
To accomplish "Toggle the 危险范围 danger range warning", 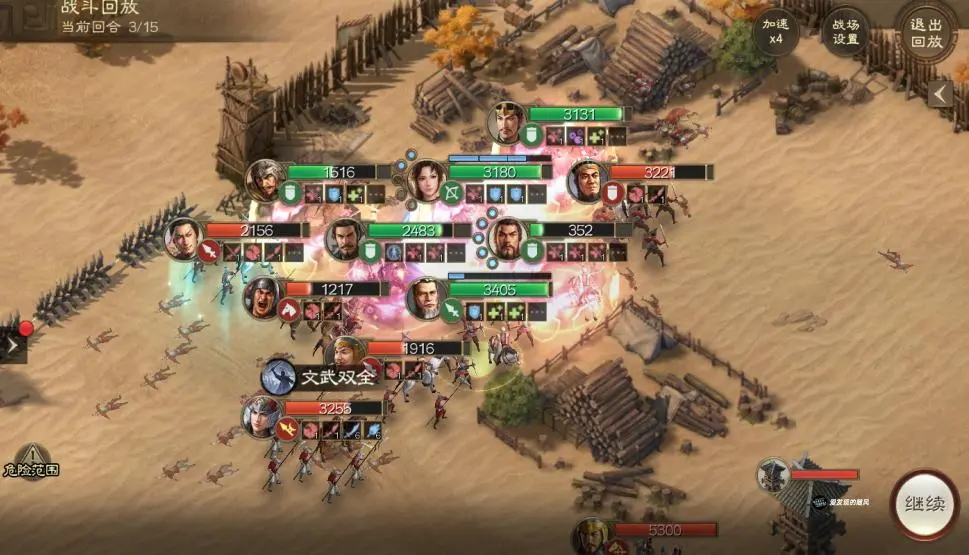I will pos(31,459).
